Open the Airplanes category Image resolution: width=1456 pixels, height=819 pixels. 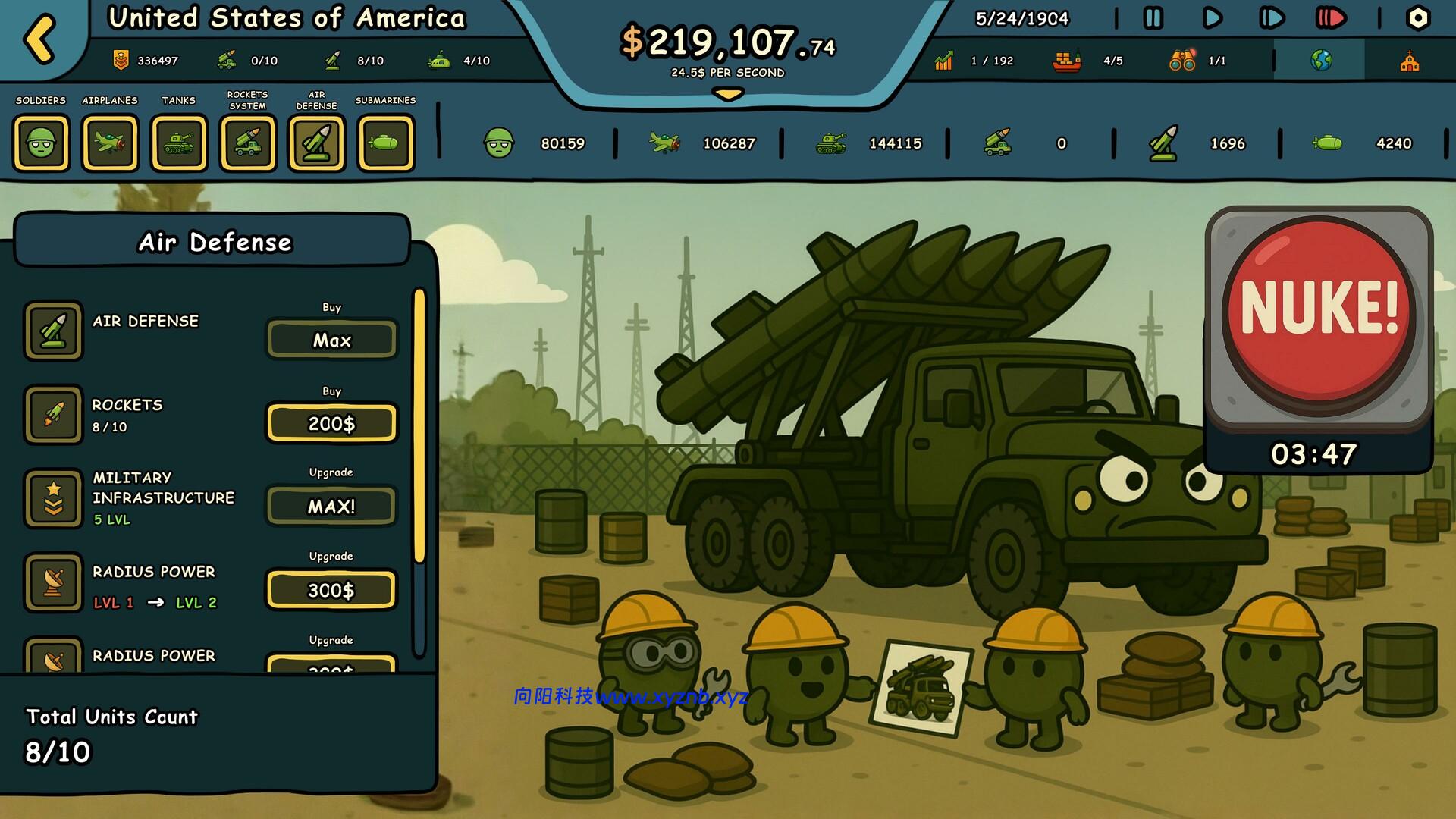point(110,143)
